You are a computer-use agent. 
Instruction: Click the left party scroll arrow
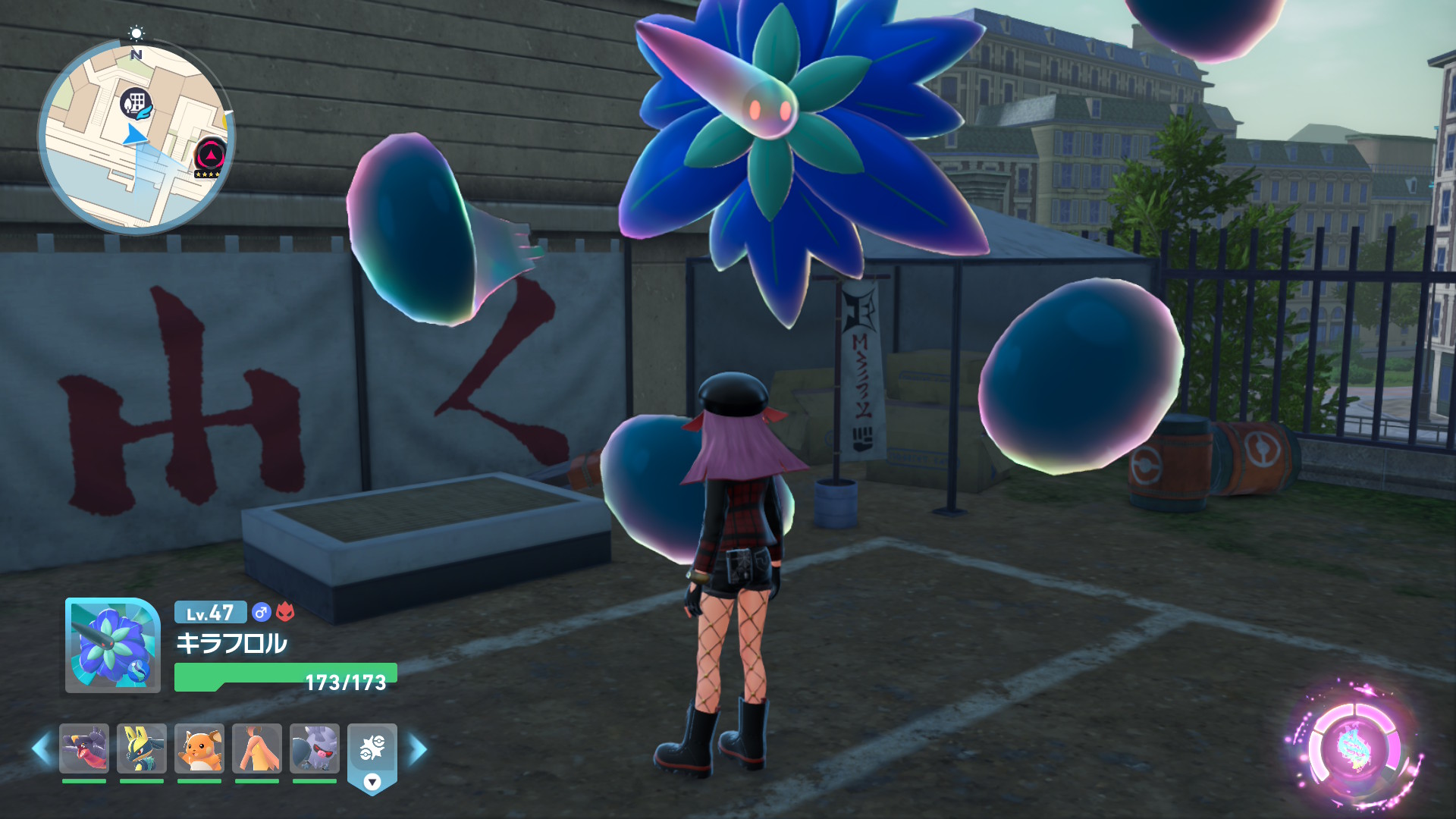(x=42, y=749)
